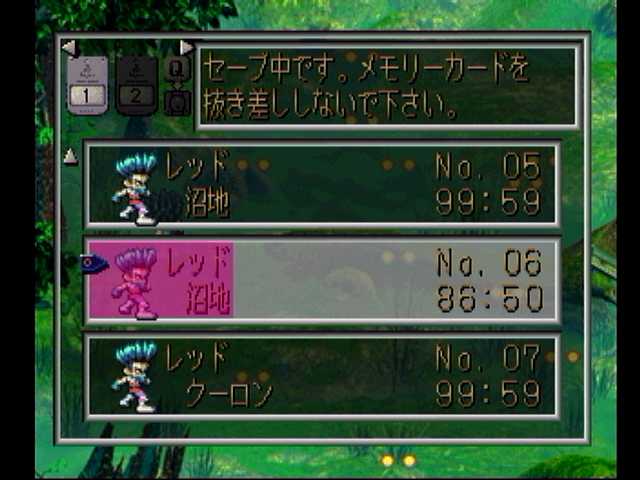Choose the Q icon beside the memory cards
The image size is (640, 480).
(x=177, y=70)
